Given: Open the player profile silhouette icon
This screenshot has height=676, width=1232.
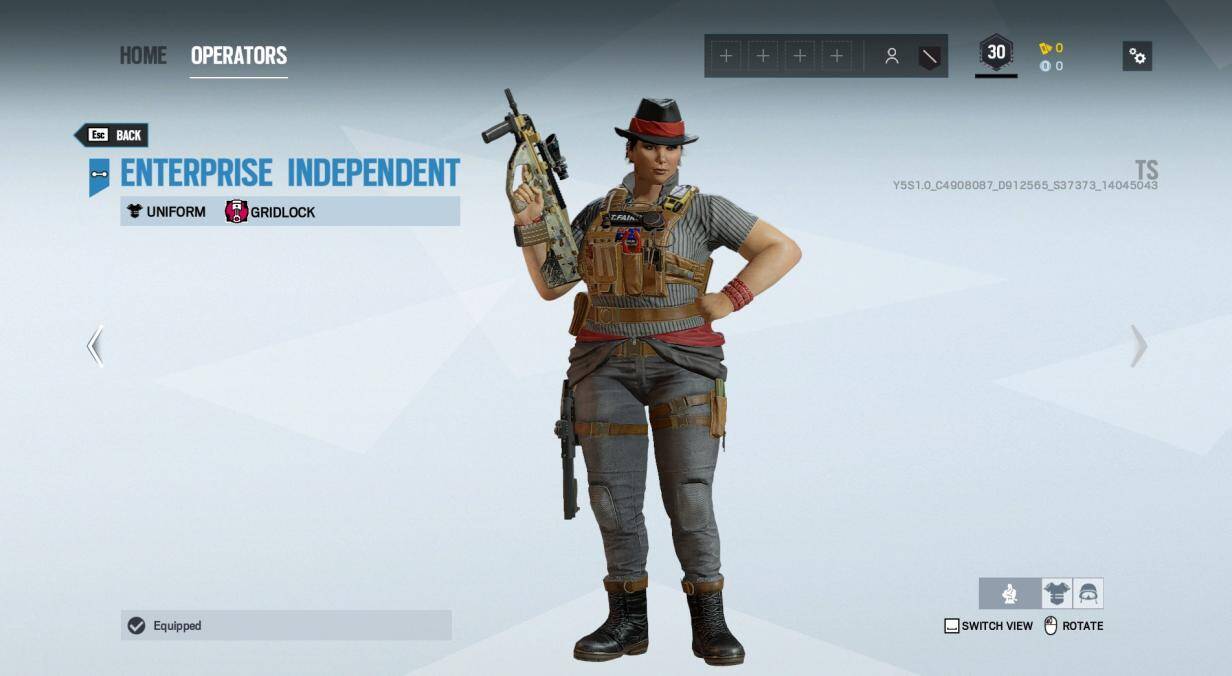Looking at the screenshot, I should click(891, 56).
